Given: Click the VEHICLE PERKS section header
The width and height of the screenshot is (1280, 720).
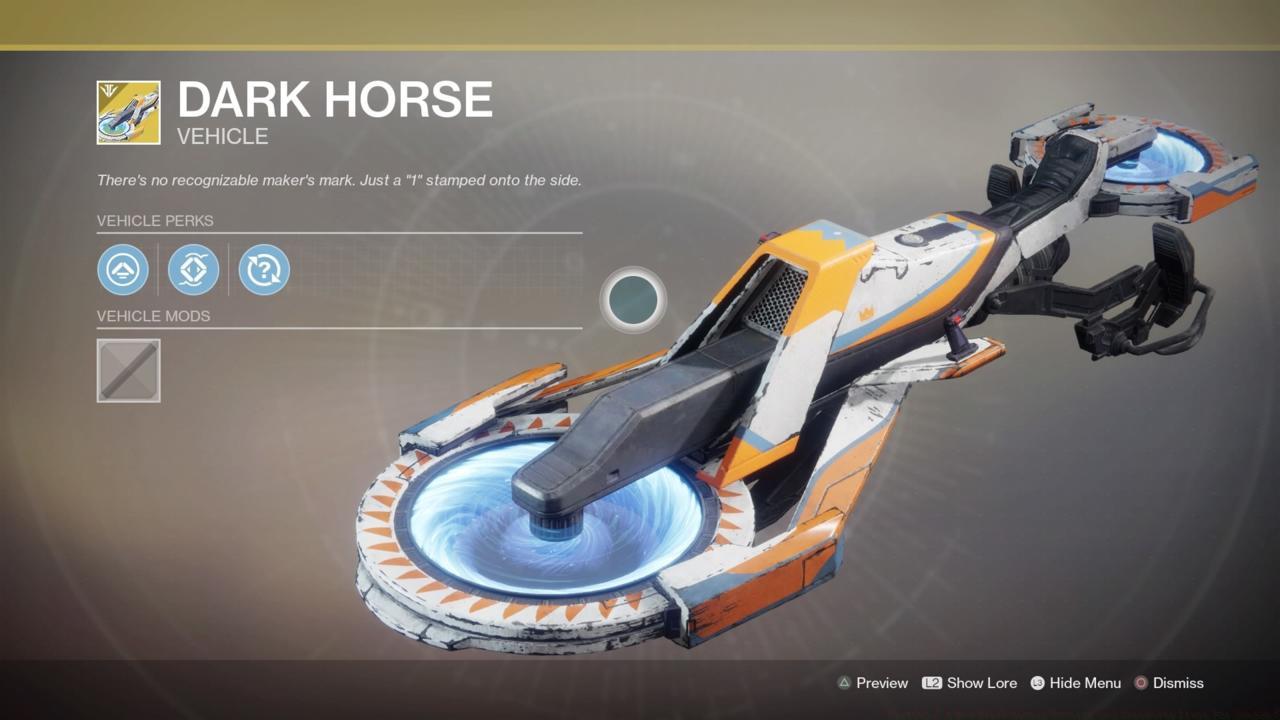Looking at the screenshot, I should point(155,221).
